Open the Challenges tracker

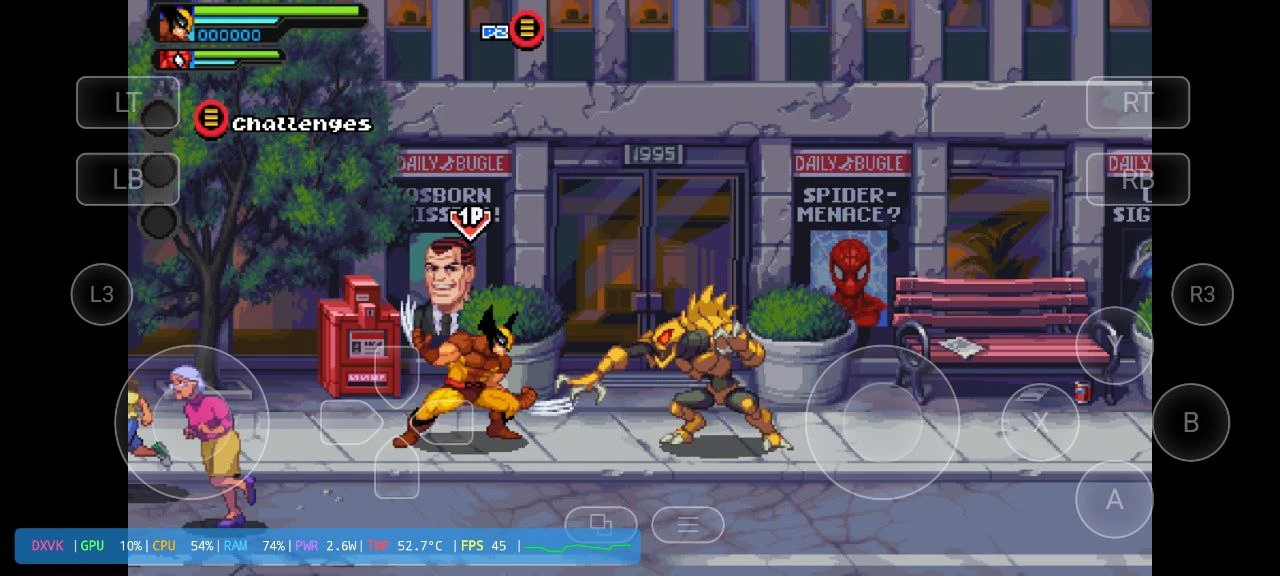[283, 122]
